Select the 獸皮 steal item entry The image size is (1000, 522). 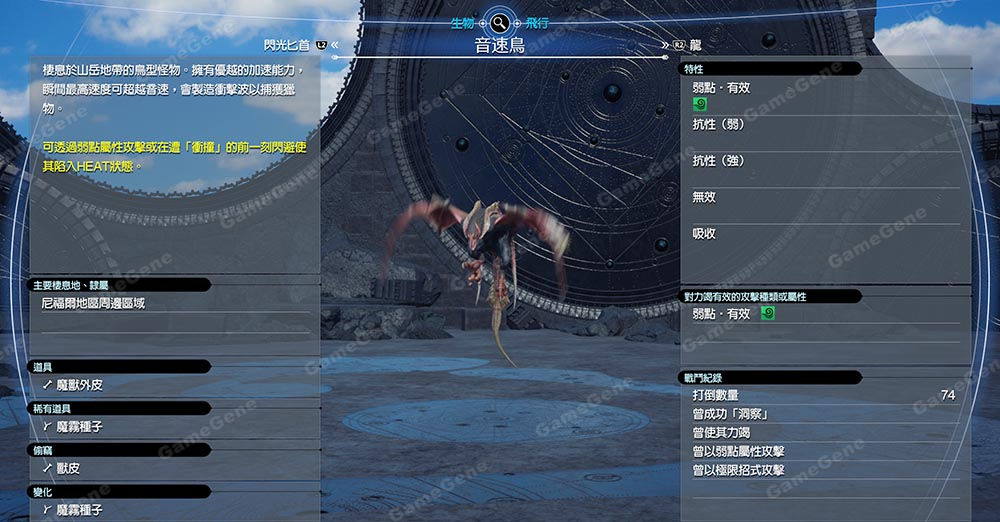[x=72, y=468]
